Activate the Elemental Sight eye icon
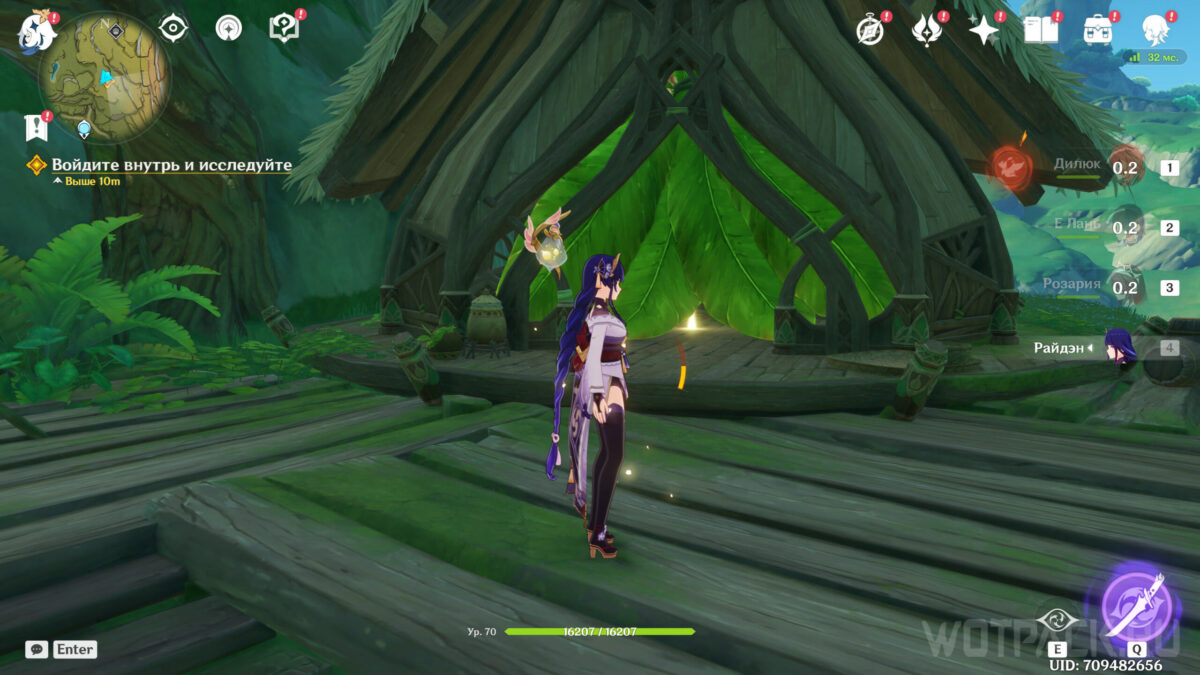Viewport: 1200px width, 675px height. click(174, 28)
